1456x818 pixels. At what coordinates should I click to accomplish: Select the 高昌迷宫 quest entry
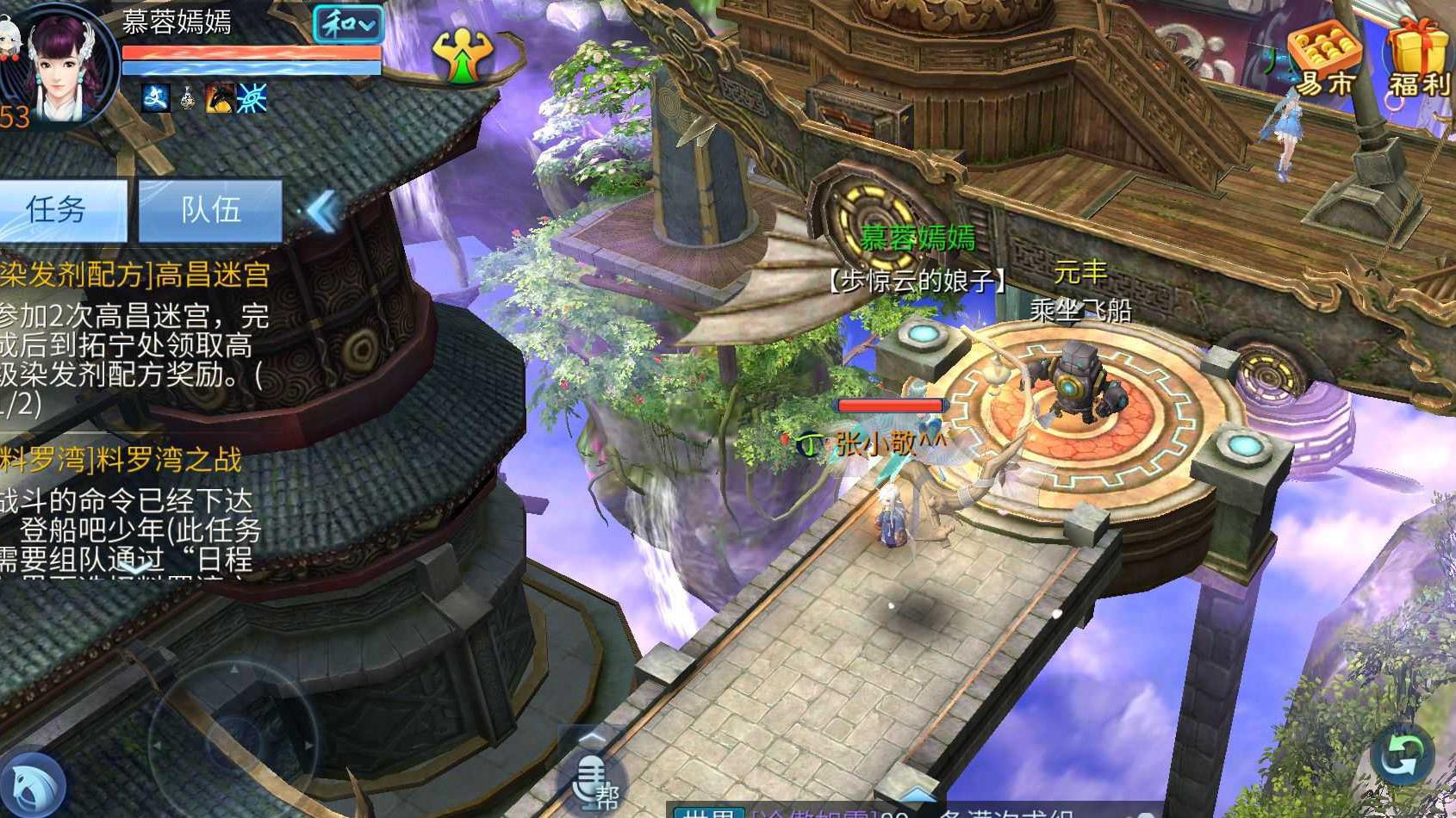(x=134, y=276)
